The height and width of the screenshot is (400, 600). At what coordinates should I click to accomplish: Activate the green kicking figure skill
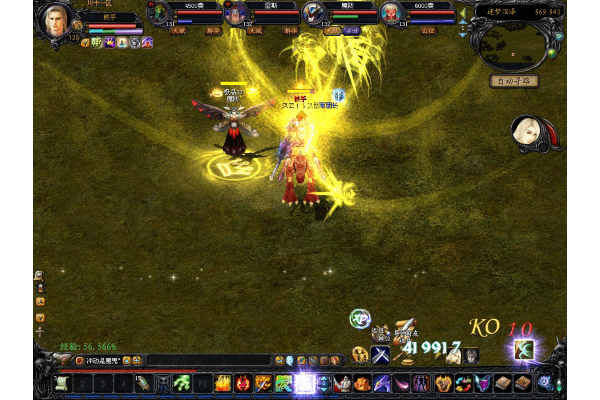click(x=182, y=383)
